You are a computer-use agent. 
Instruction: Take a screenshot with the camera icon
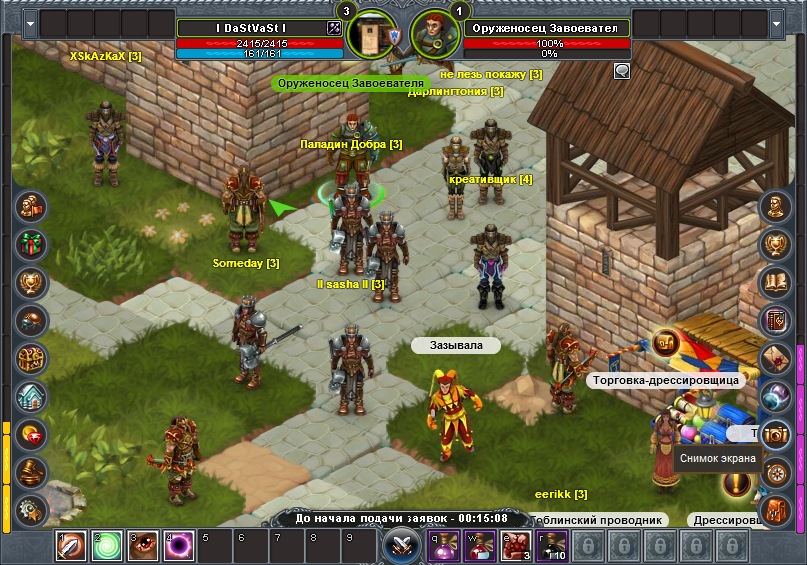[775, 434]
